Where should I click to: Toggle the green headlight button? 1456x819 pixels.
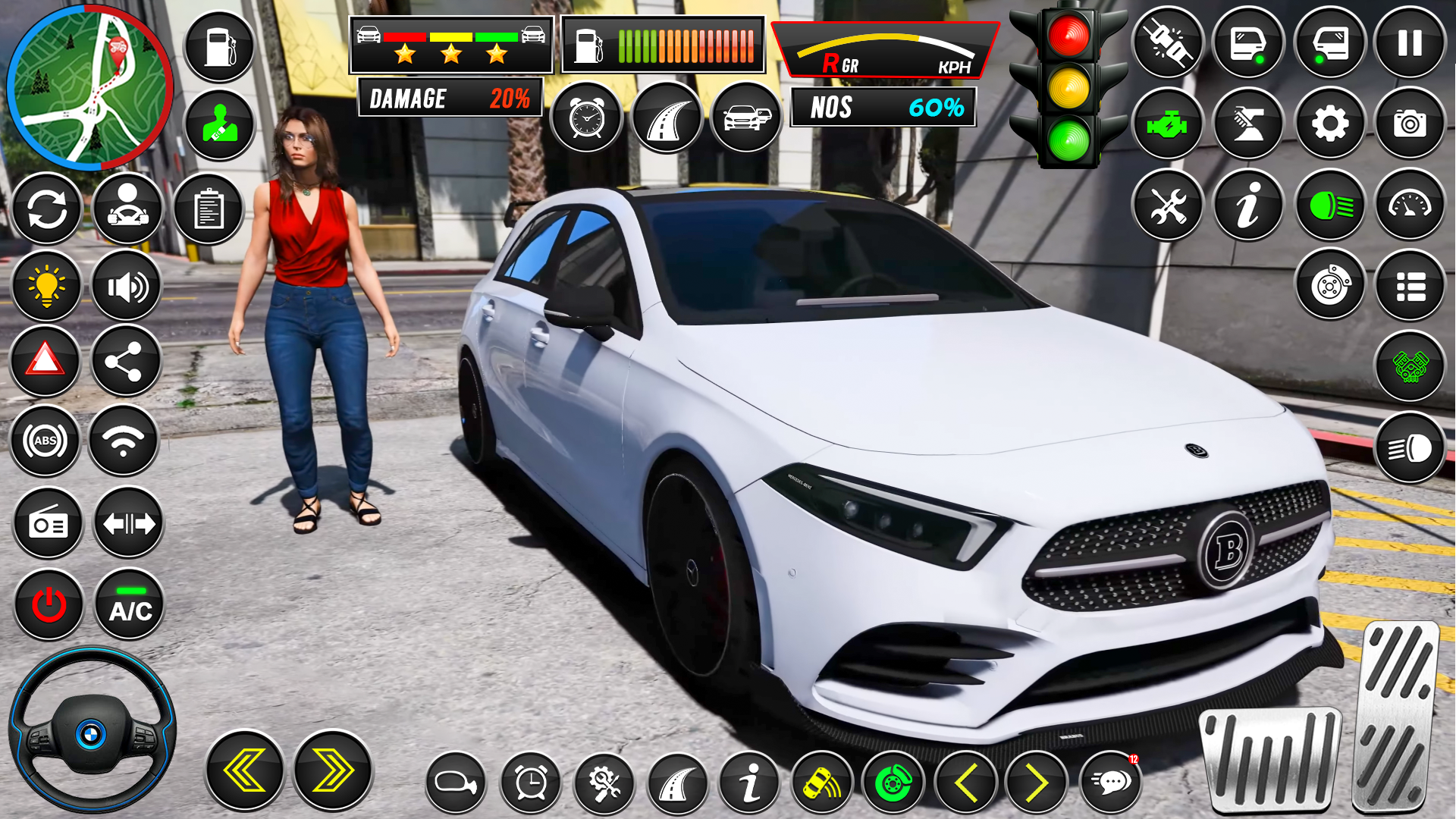coord(1330,205)
